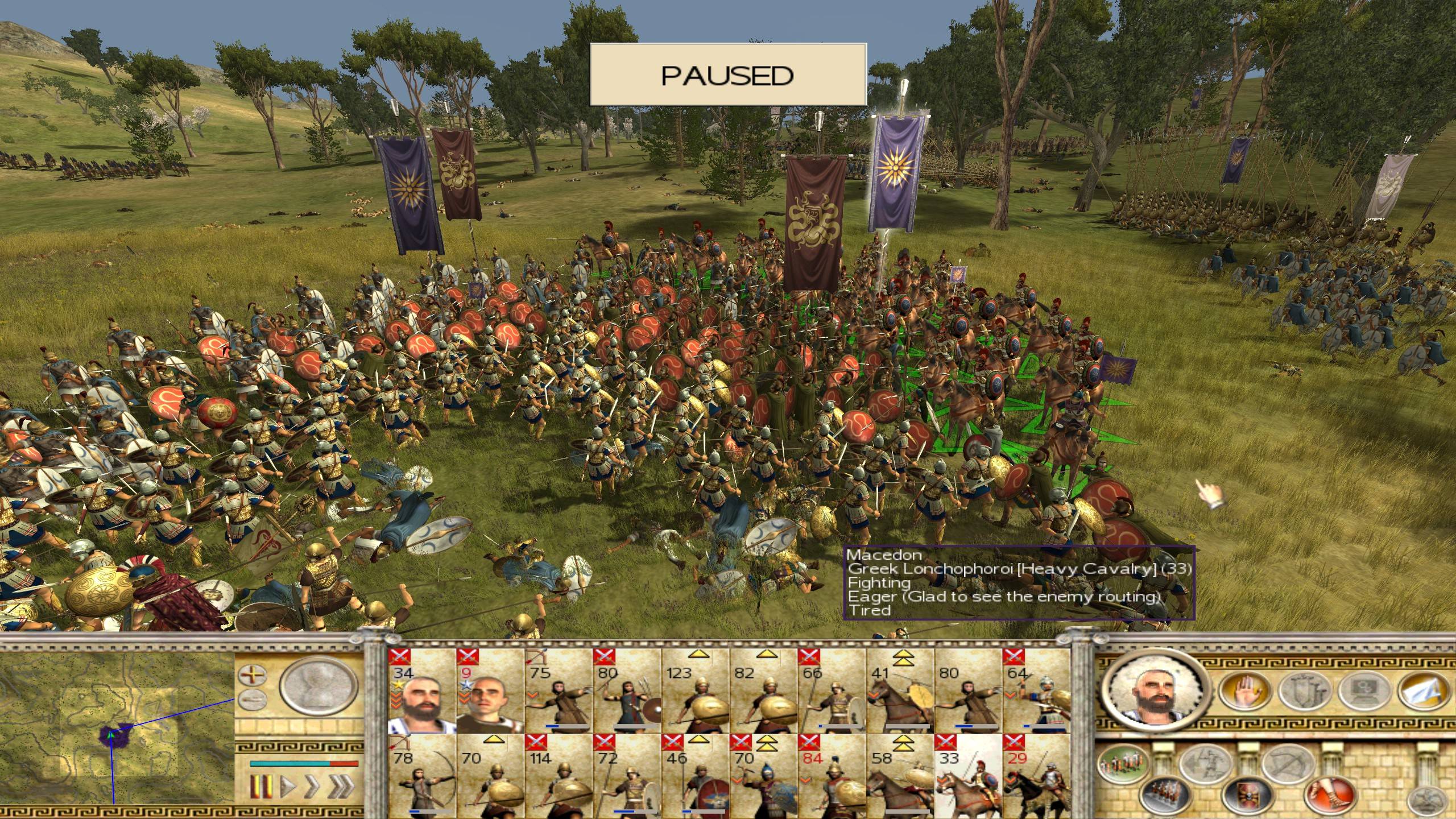
Task: Toggle the pause button
Action: pos(259,787)
